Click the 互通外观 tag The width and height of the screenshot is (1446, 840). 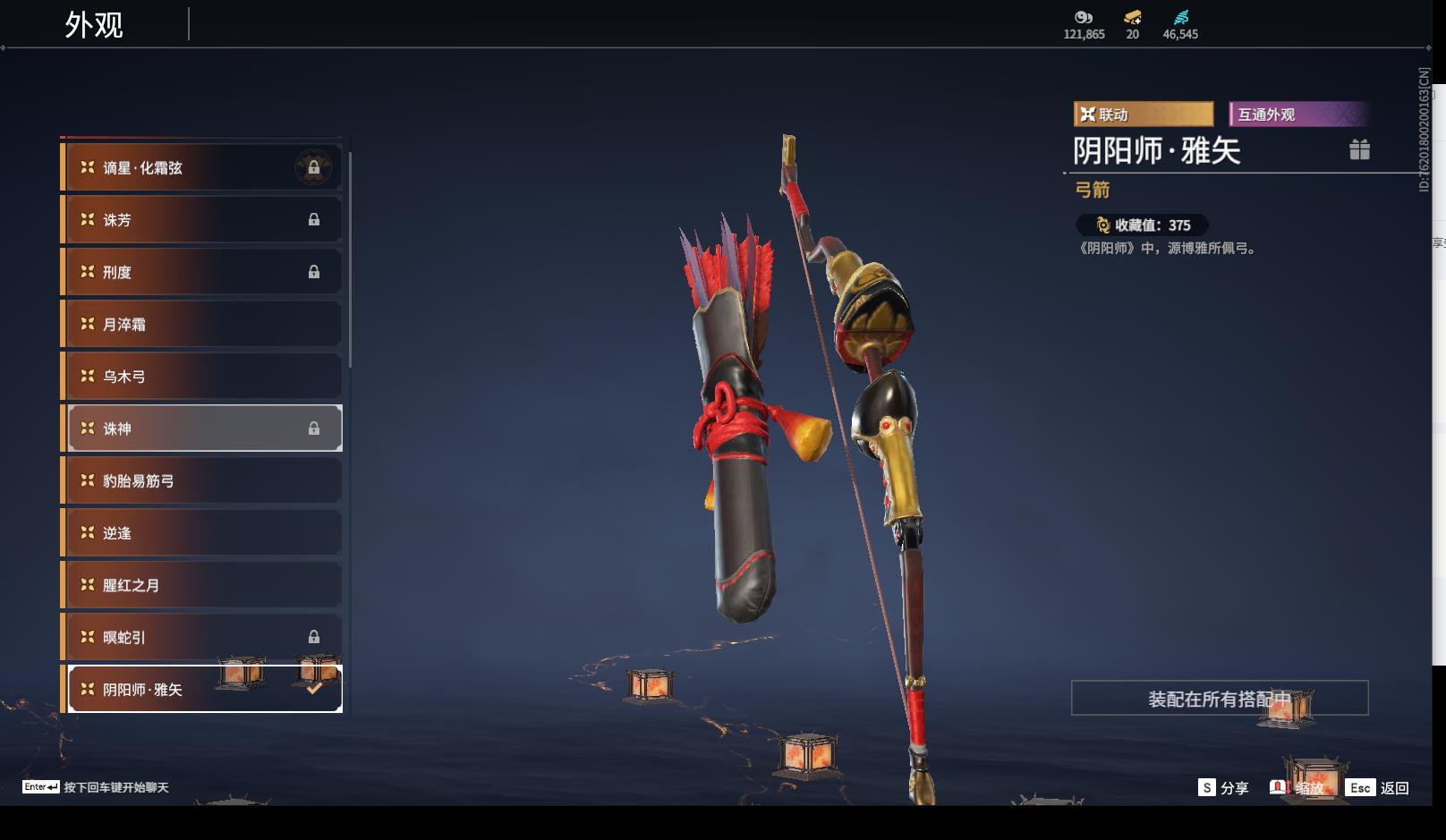point(1298,115)
